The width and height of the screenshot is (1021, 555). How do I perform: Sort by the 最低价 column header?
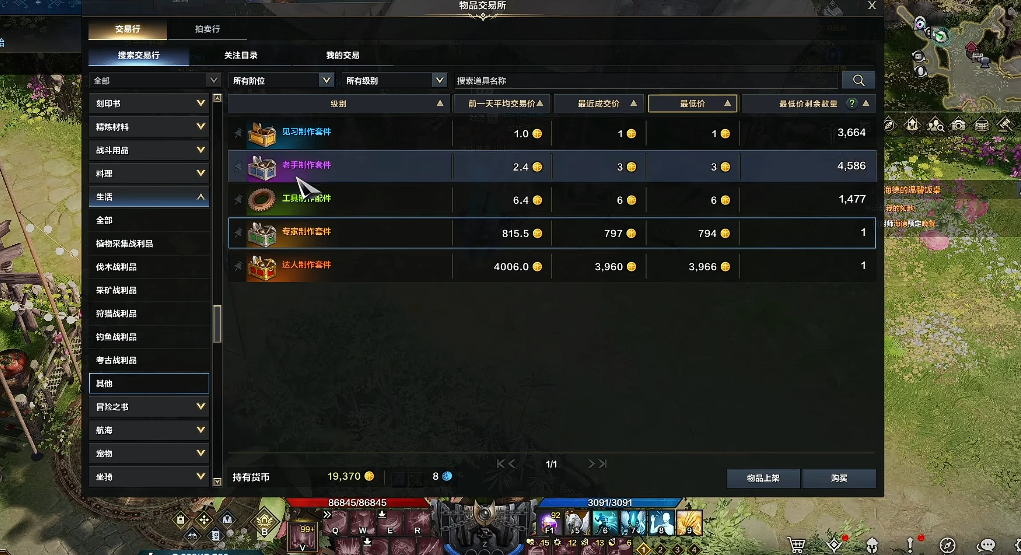coord(692,104)
